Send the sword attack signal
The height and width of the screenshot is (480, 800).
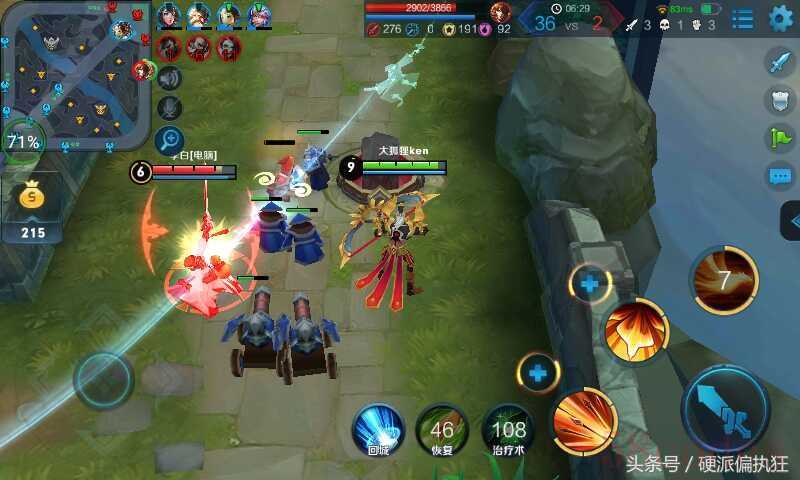tap(780, 62)
